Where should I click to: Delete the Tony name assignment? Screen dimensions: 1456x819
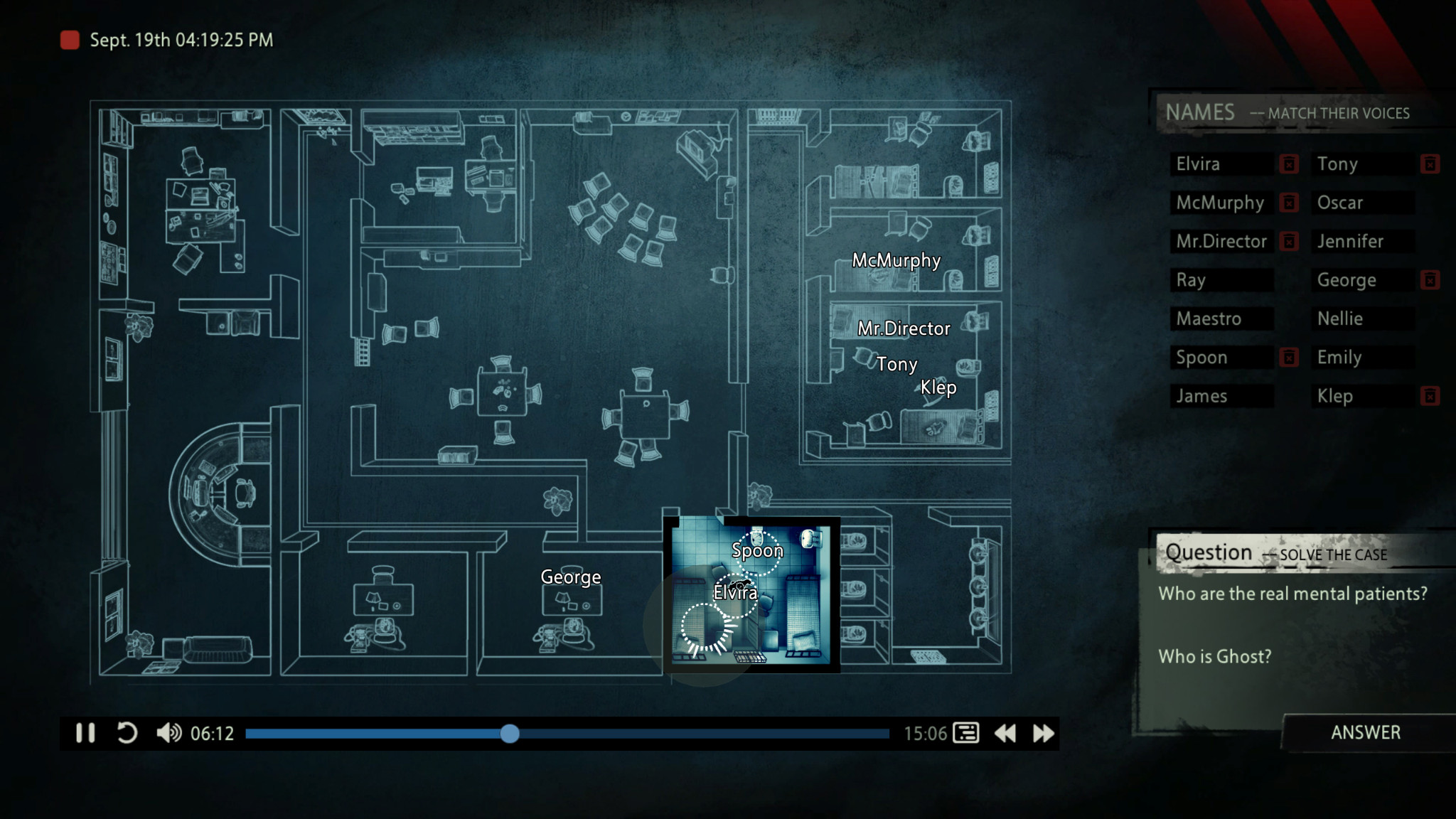click(1430, 164)
